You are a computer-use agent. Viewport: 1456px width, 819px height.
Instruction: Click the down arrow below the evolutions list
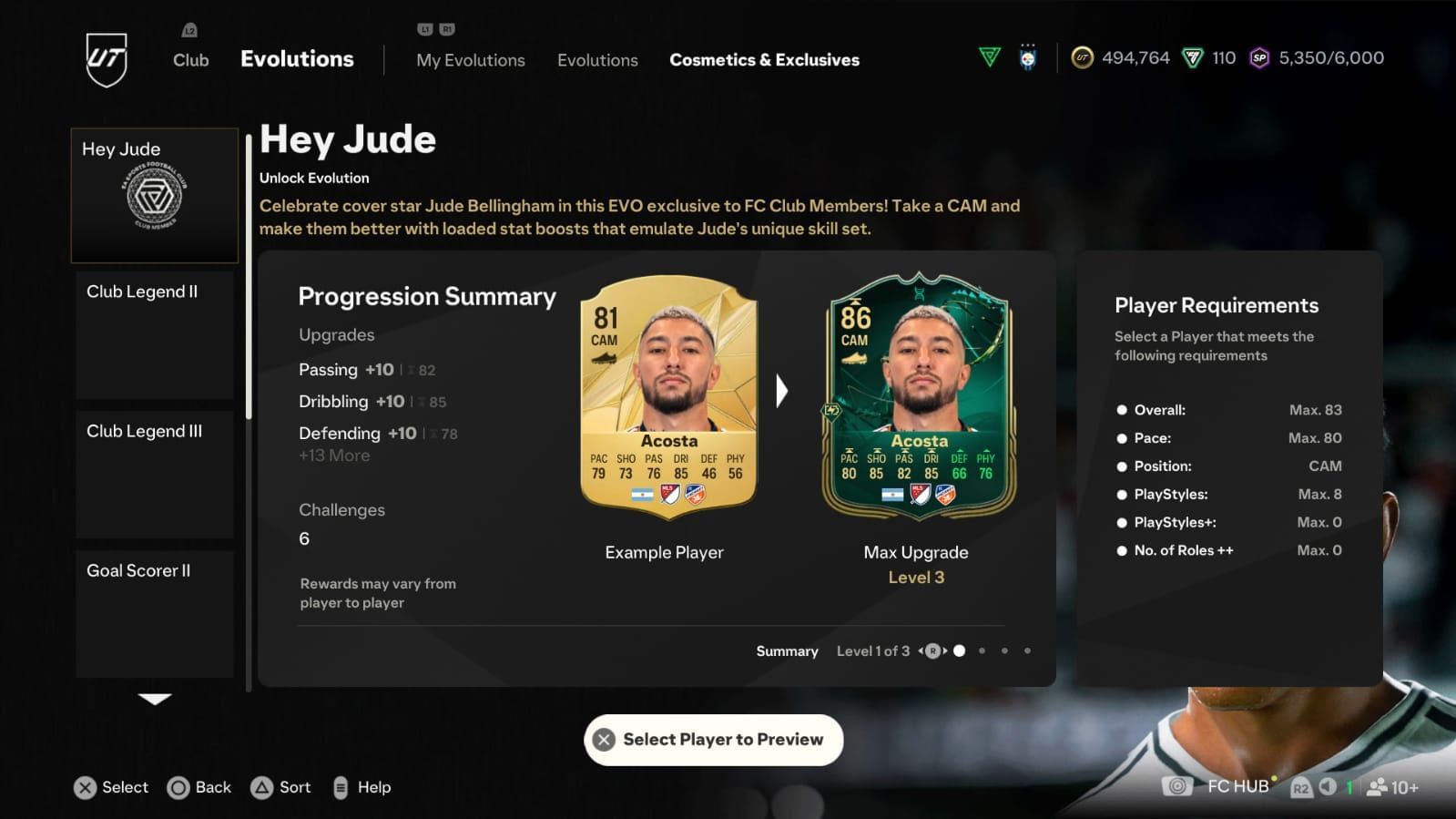pyautogui.click(x=154, y=700)
